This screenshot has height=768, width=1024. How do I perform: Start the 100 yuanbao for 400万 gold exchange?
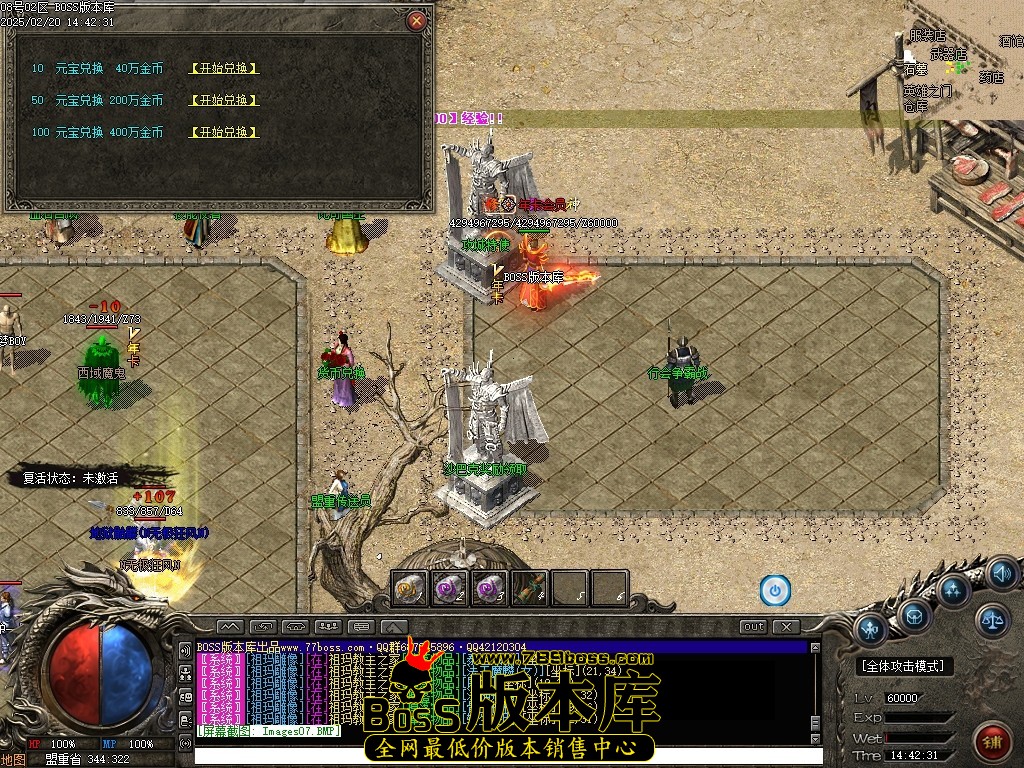[224, 133]
